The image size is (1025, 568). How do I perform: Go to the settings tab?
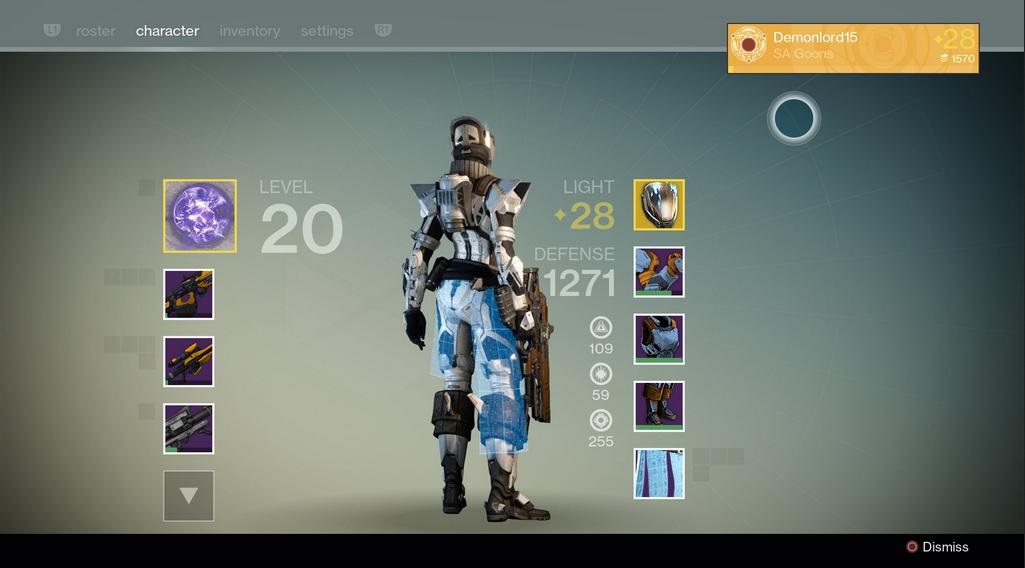pos(327,31)
